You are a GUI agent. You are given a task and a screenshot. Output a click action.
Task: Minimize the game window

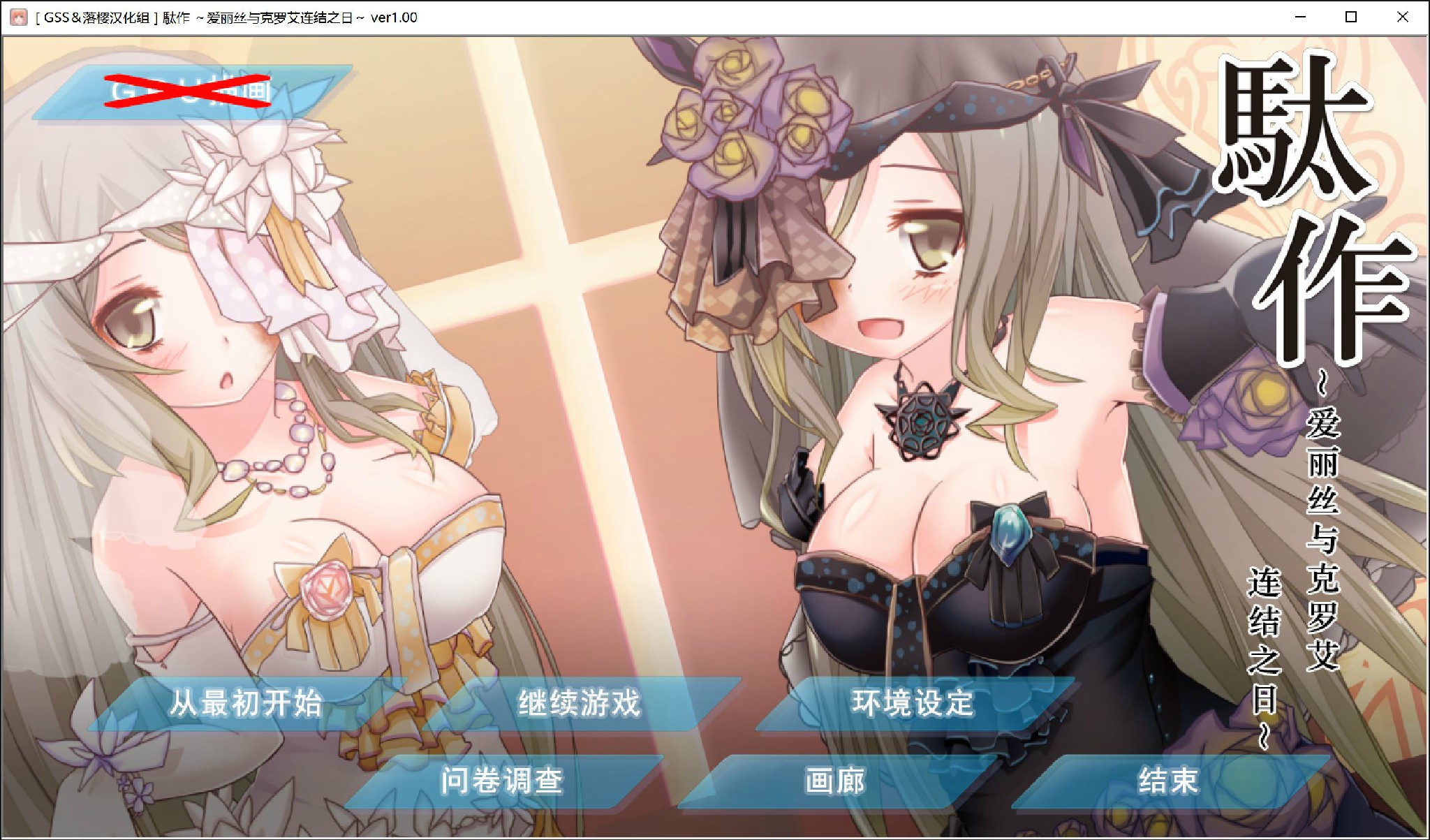point(1301,17)
